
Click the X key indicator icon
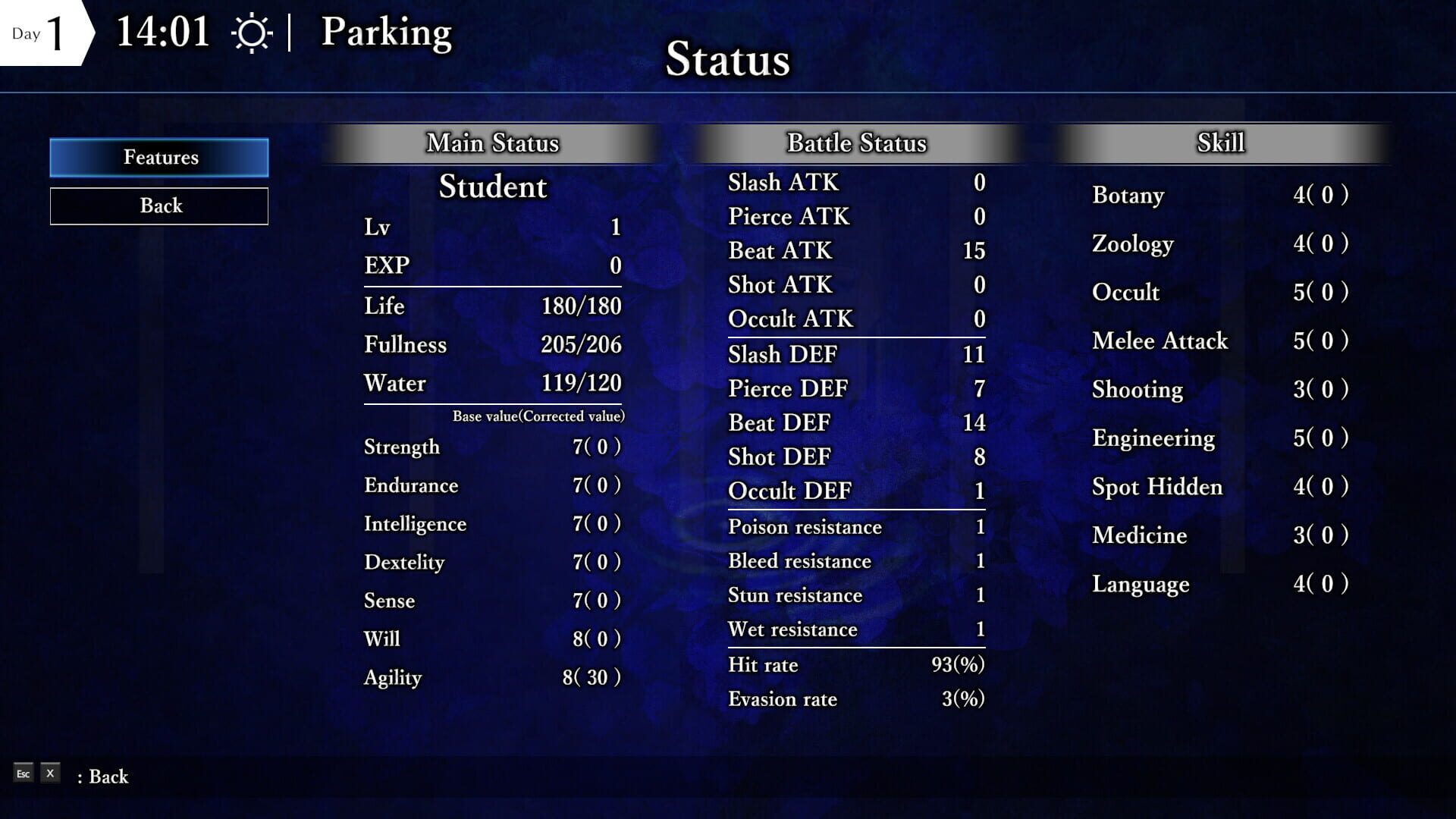(x=49, y=773)
